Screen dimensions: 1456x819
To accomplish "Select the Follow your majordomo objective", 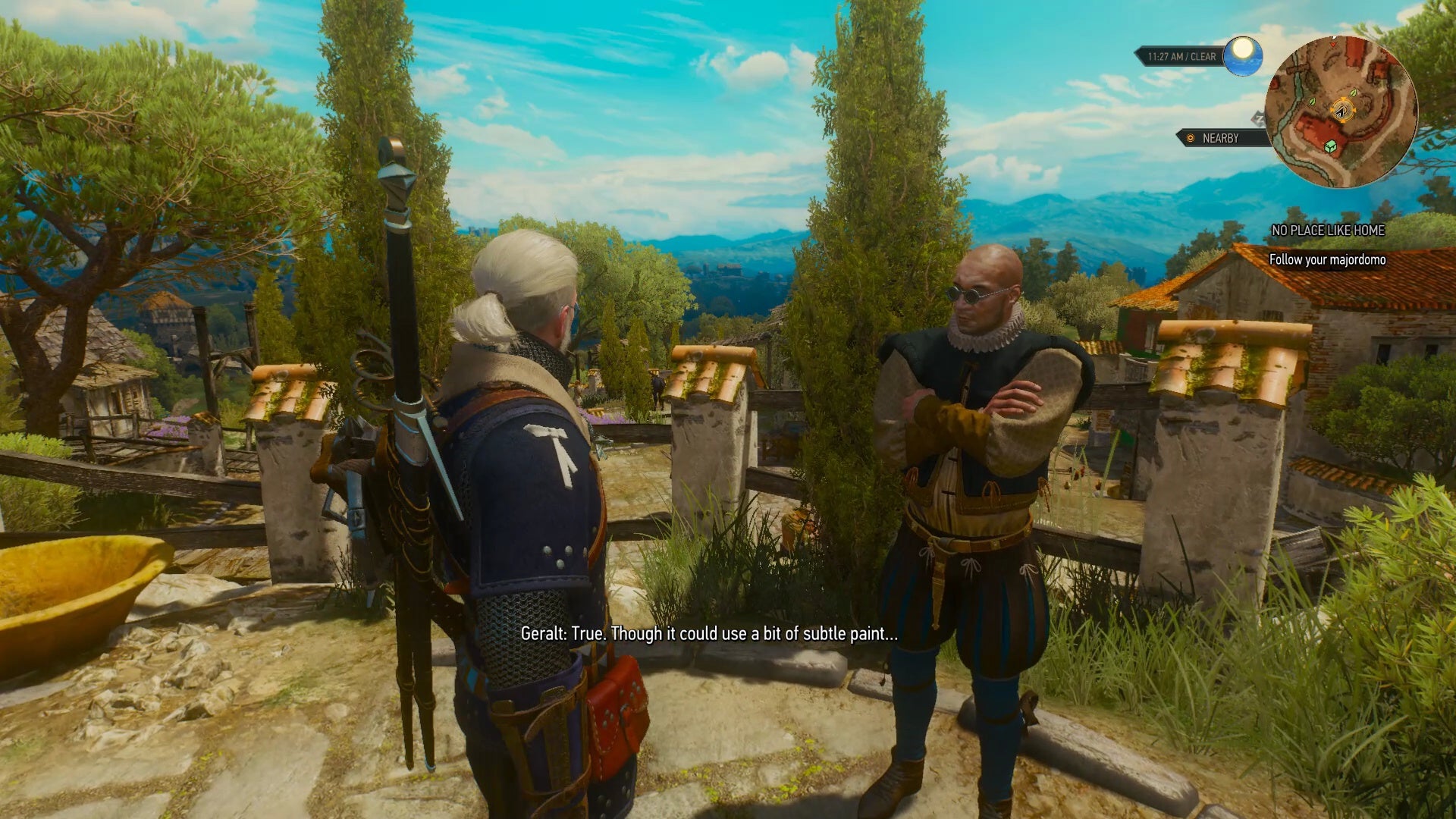I will point(1327,259).
